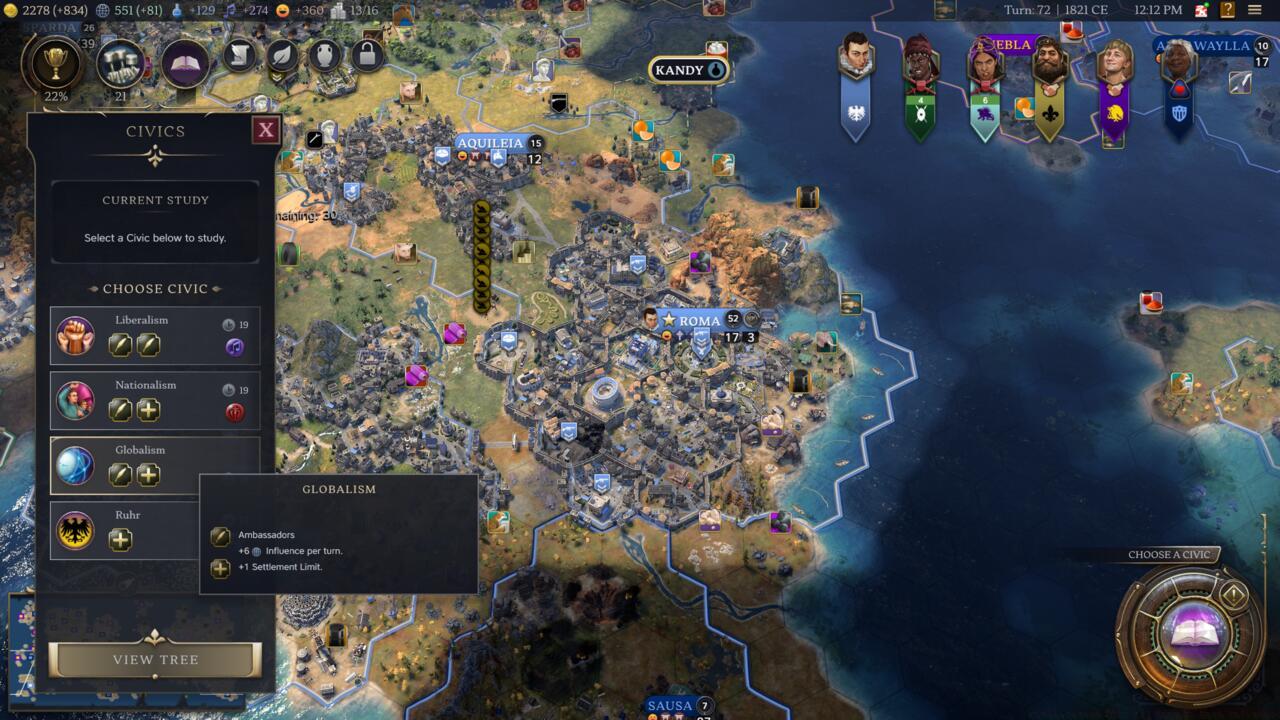Open the civics tree with View Tree
Image resolution: width=1280 pixels, height=720 pixels.
coord(155,660)
